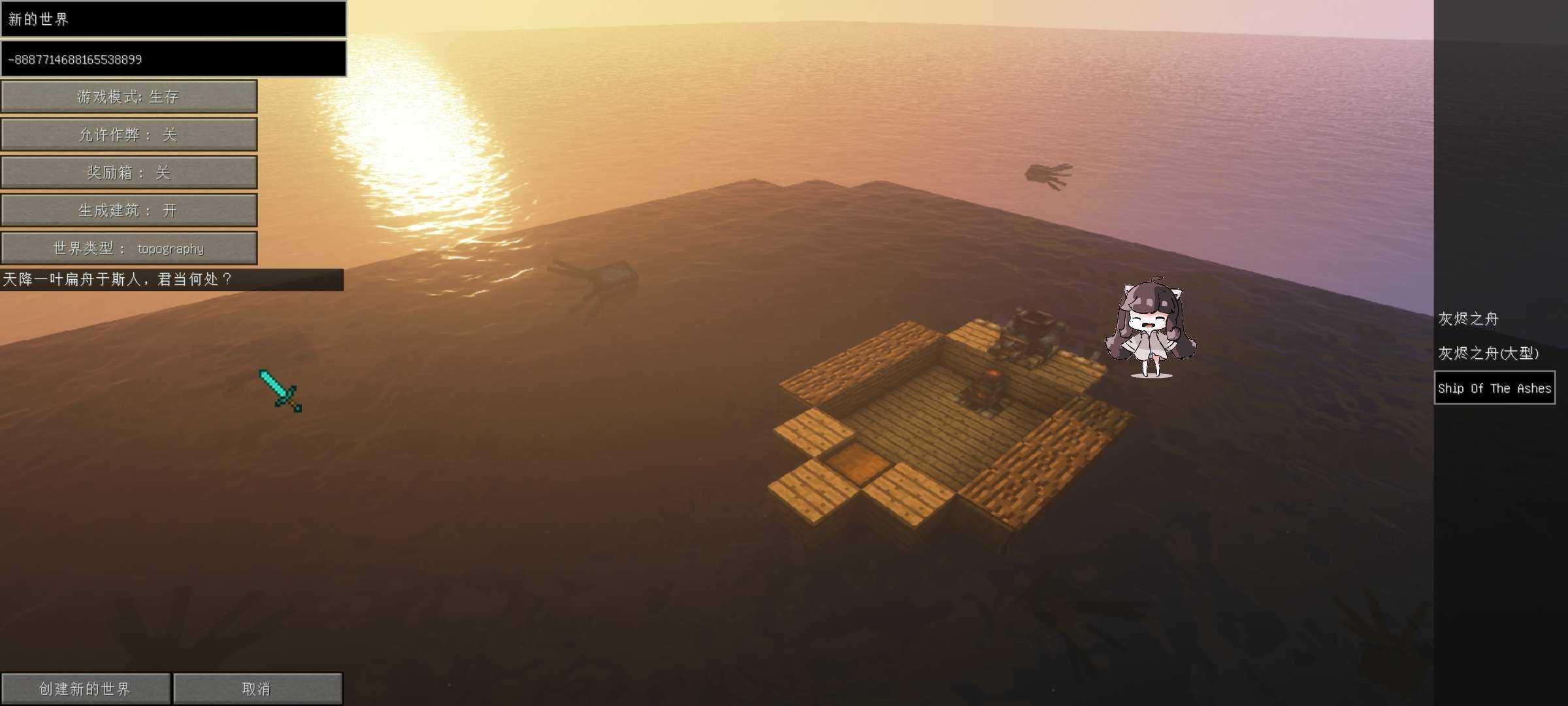Toggle 允许作弊 cheats setting
Image resolution: width=1568 pixels, height=706 pixels.
click(129, 135)
